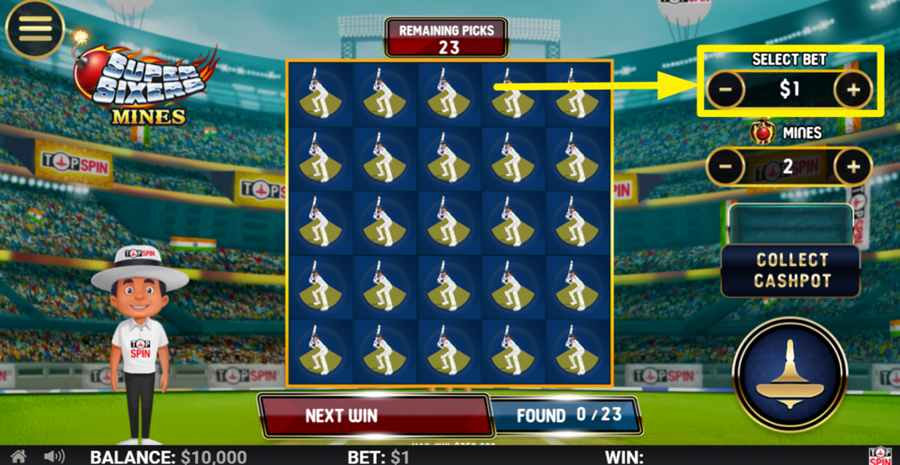Collect the cashpot

tap(791, 270)
